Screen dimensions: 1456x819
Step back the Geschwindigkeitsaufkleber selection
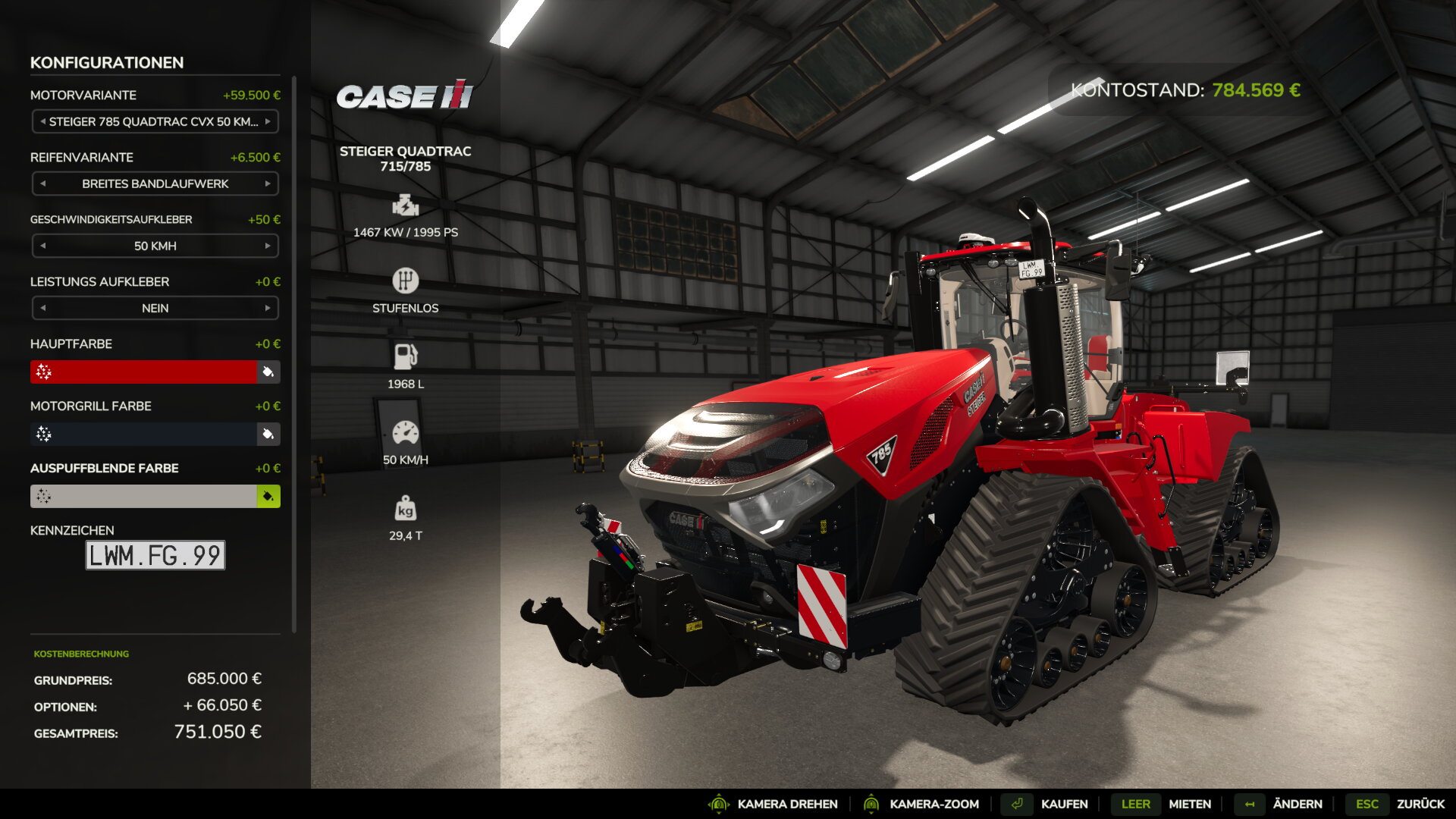(x=43, y=246)
